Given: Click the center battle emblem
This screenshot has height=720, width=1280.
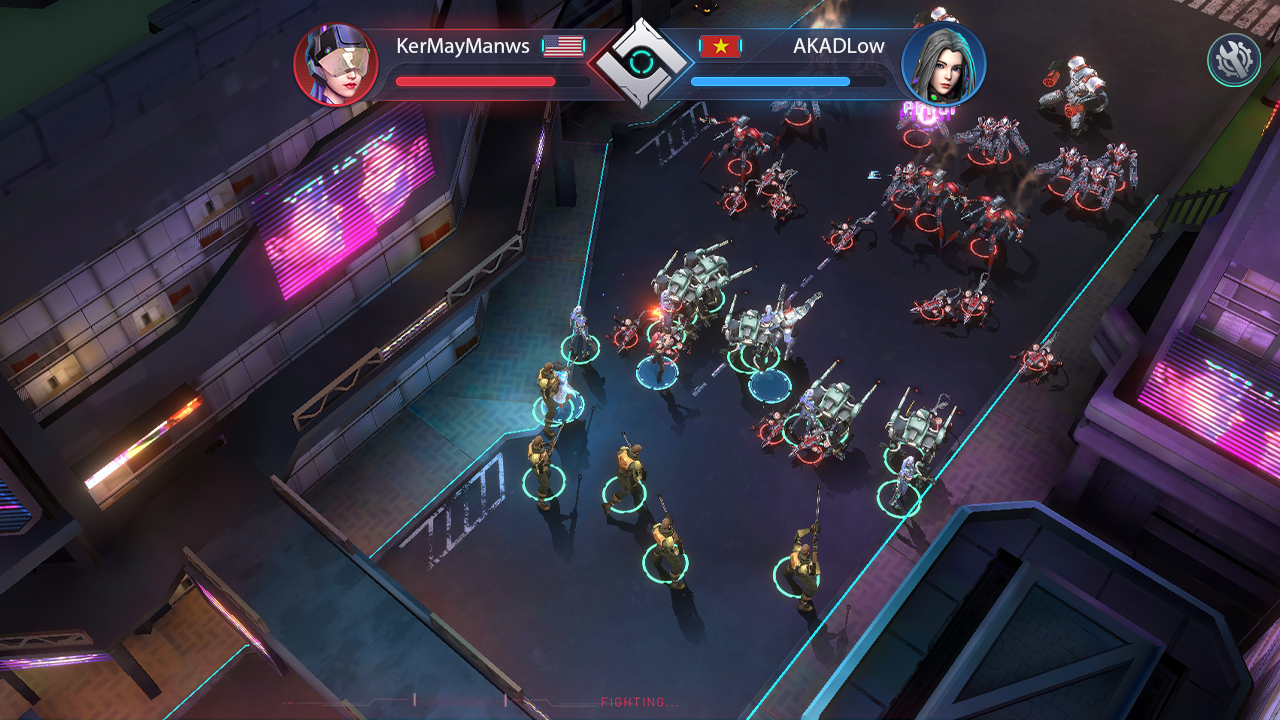Looking at the screenshot, I should coord(640,63).
